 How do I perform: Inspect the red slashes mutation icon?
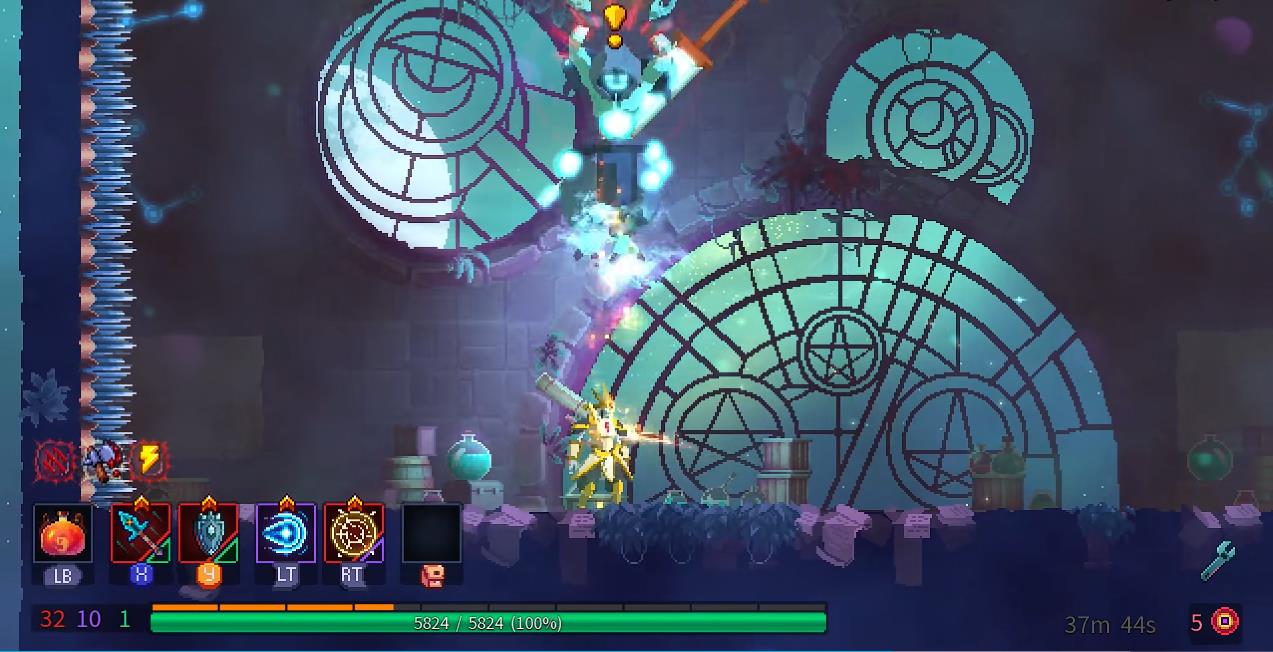tap(55, 461)
